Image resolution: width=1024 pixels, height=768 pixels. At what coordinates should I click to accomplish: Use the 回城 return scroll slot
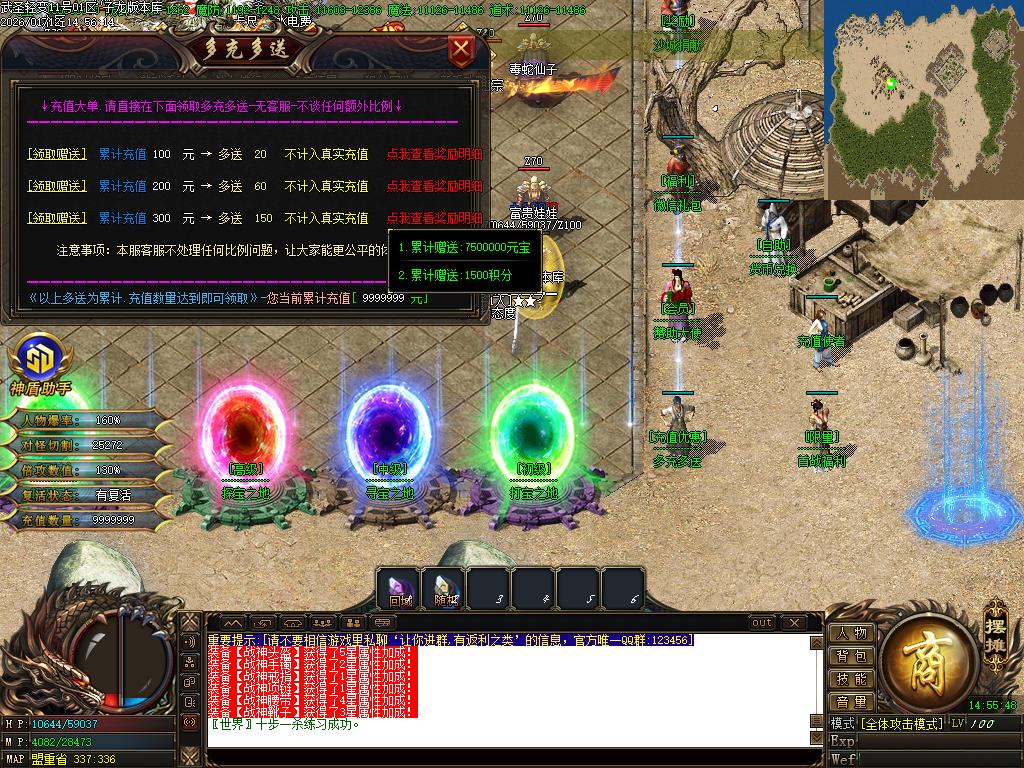point(401,589)
